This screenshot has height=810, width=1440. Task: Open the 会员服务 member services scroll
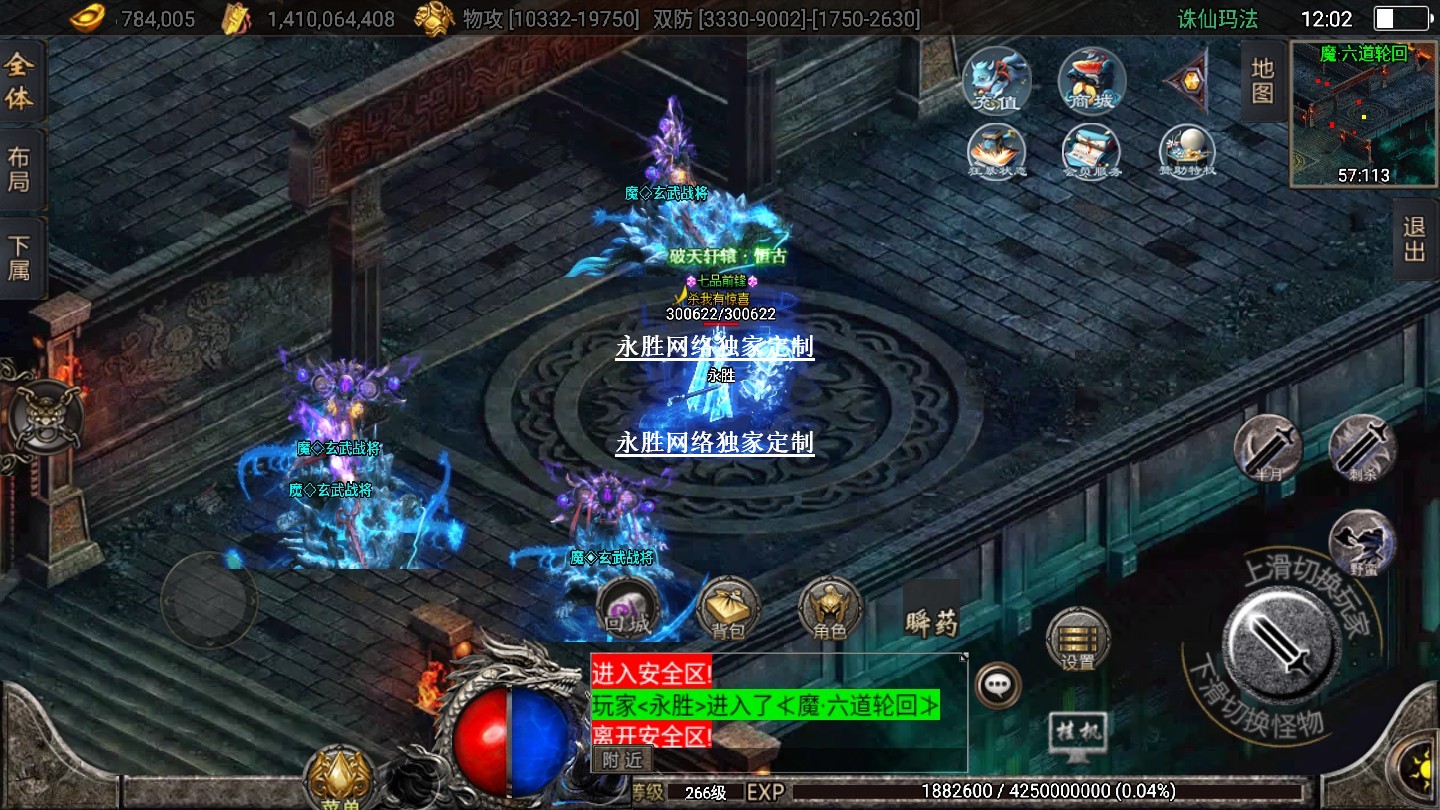point(1091,153)
